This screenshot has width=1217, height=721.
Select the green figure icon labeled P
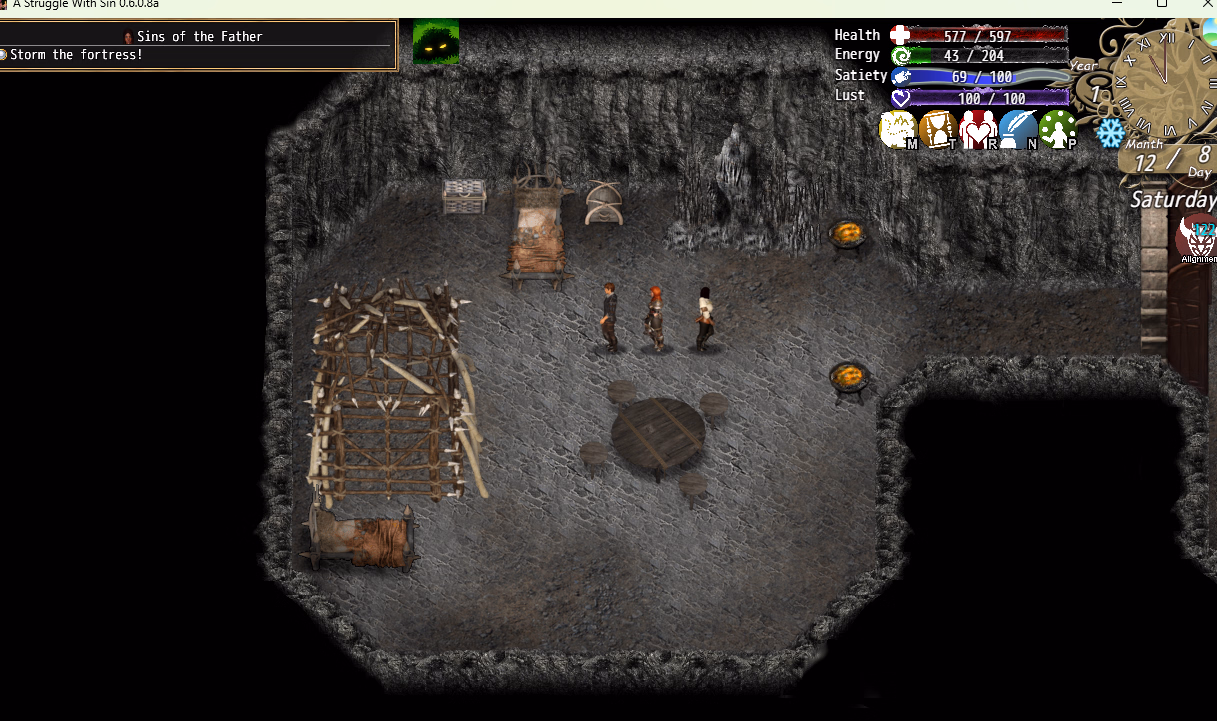(x=1058, y=130)
